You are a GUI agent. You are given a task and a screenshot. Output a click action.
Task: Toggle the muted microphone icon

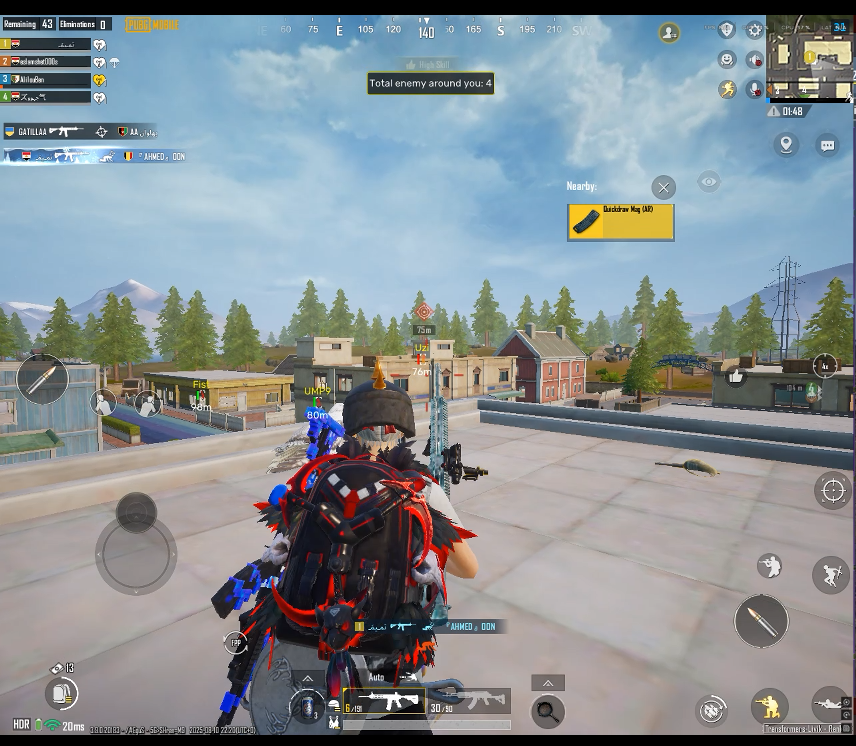click(x=755, y=89)
